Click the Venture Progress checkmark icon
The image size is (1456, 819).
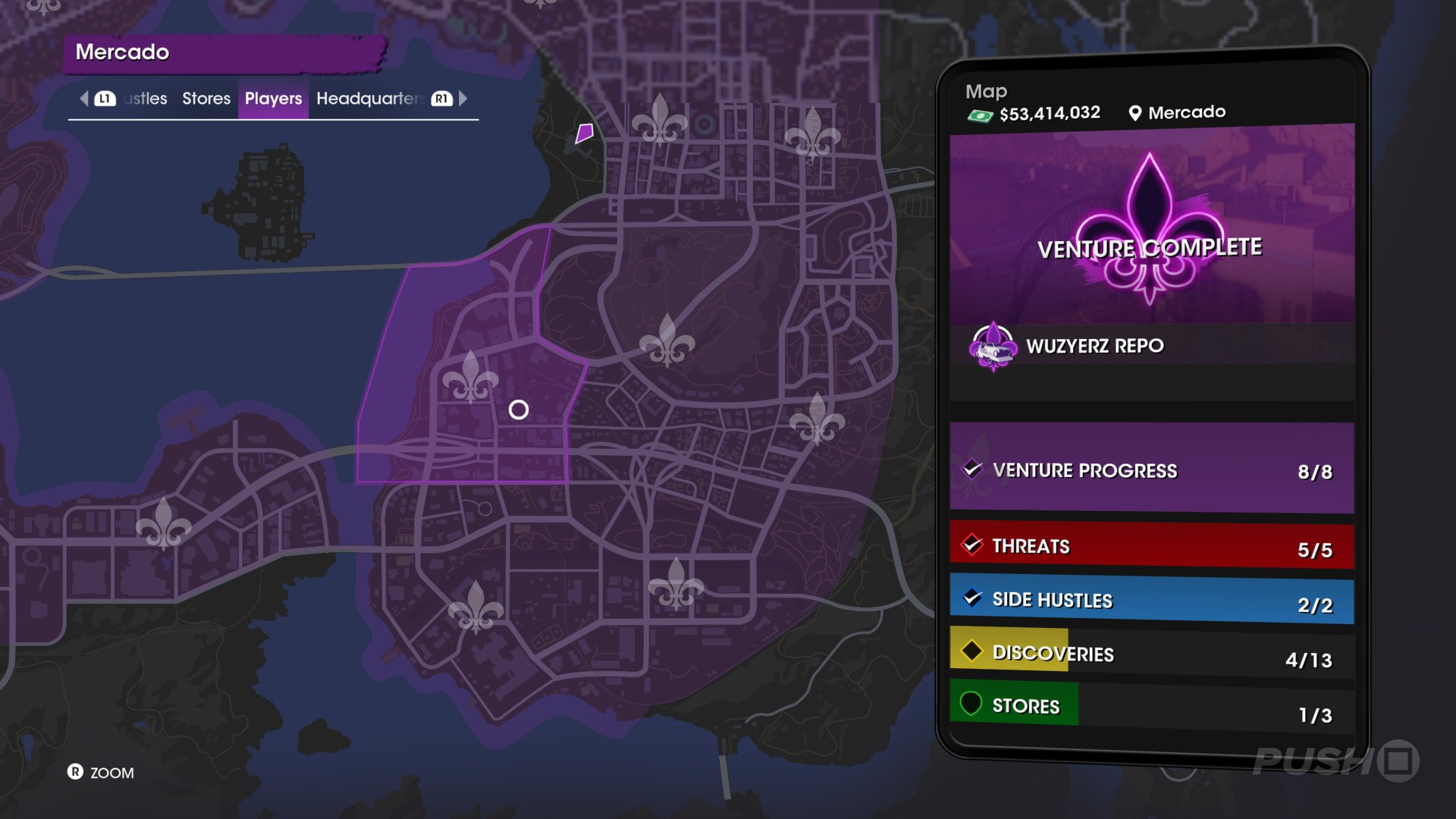click(x=973, y=468)
